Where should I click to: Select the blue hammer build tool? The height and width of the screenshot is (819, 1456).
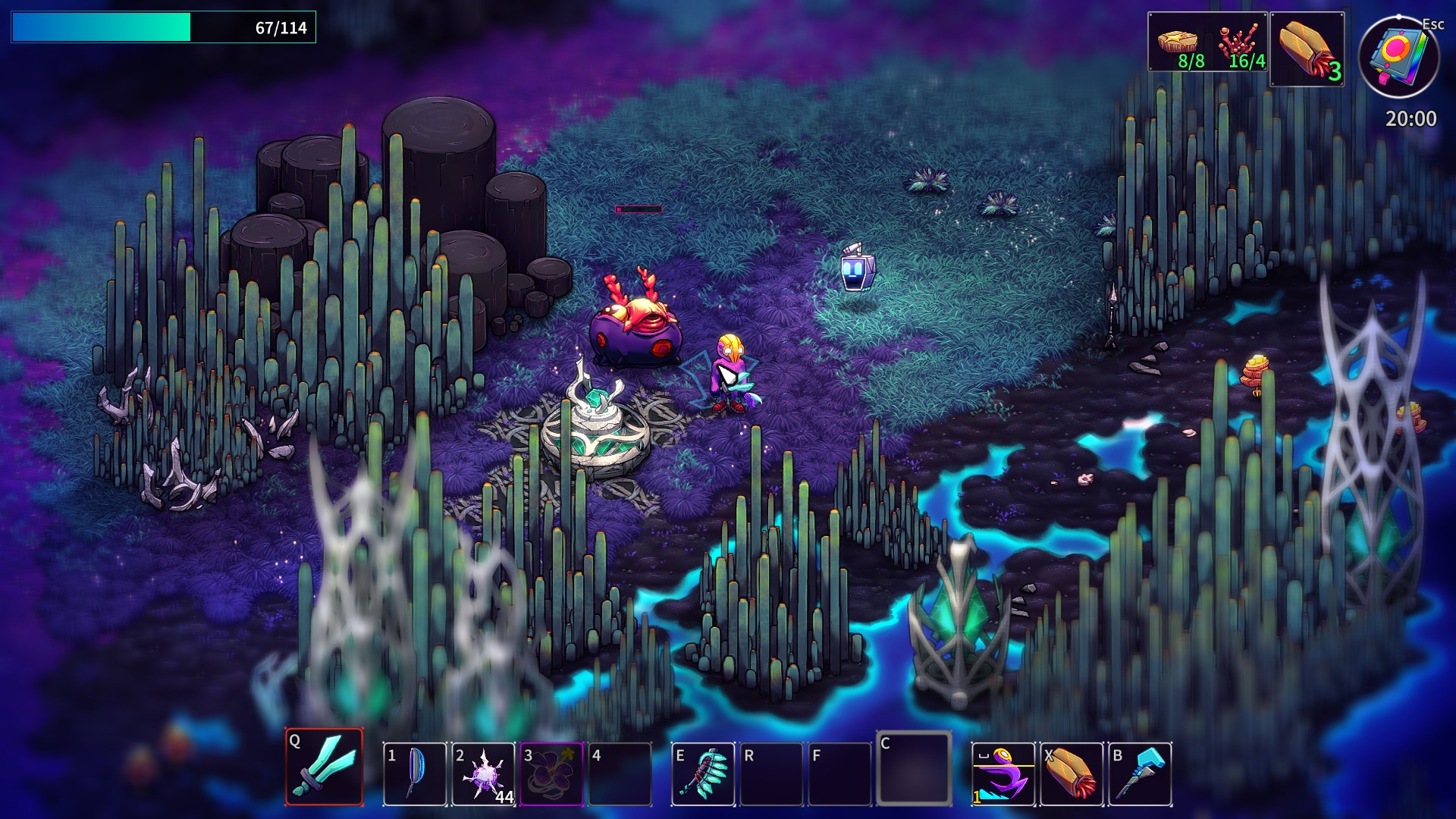coord(1140,773)
